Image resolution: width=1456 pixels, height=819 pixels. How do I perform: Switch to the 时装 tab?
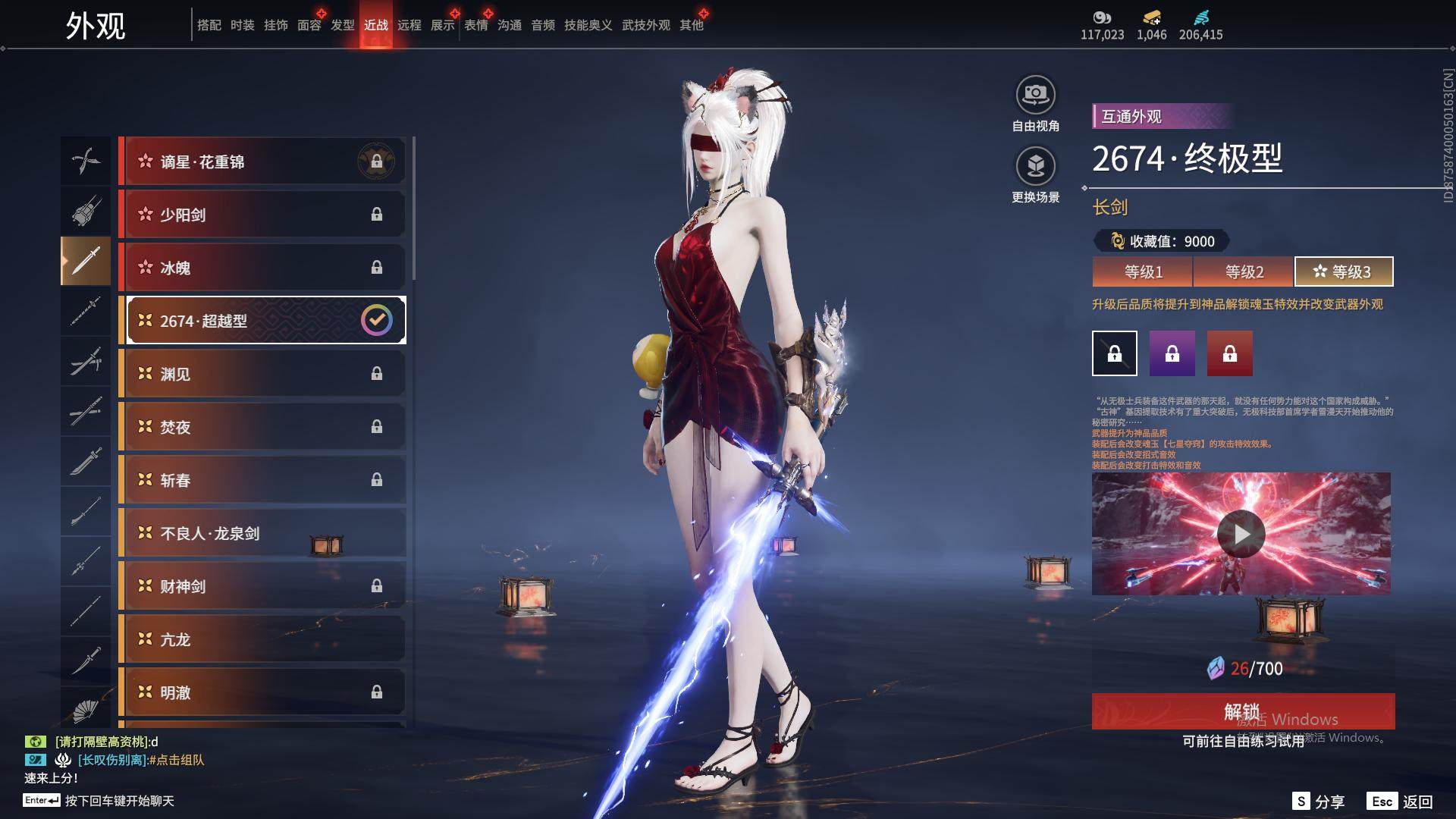(242, 25)
